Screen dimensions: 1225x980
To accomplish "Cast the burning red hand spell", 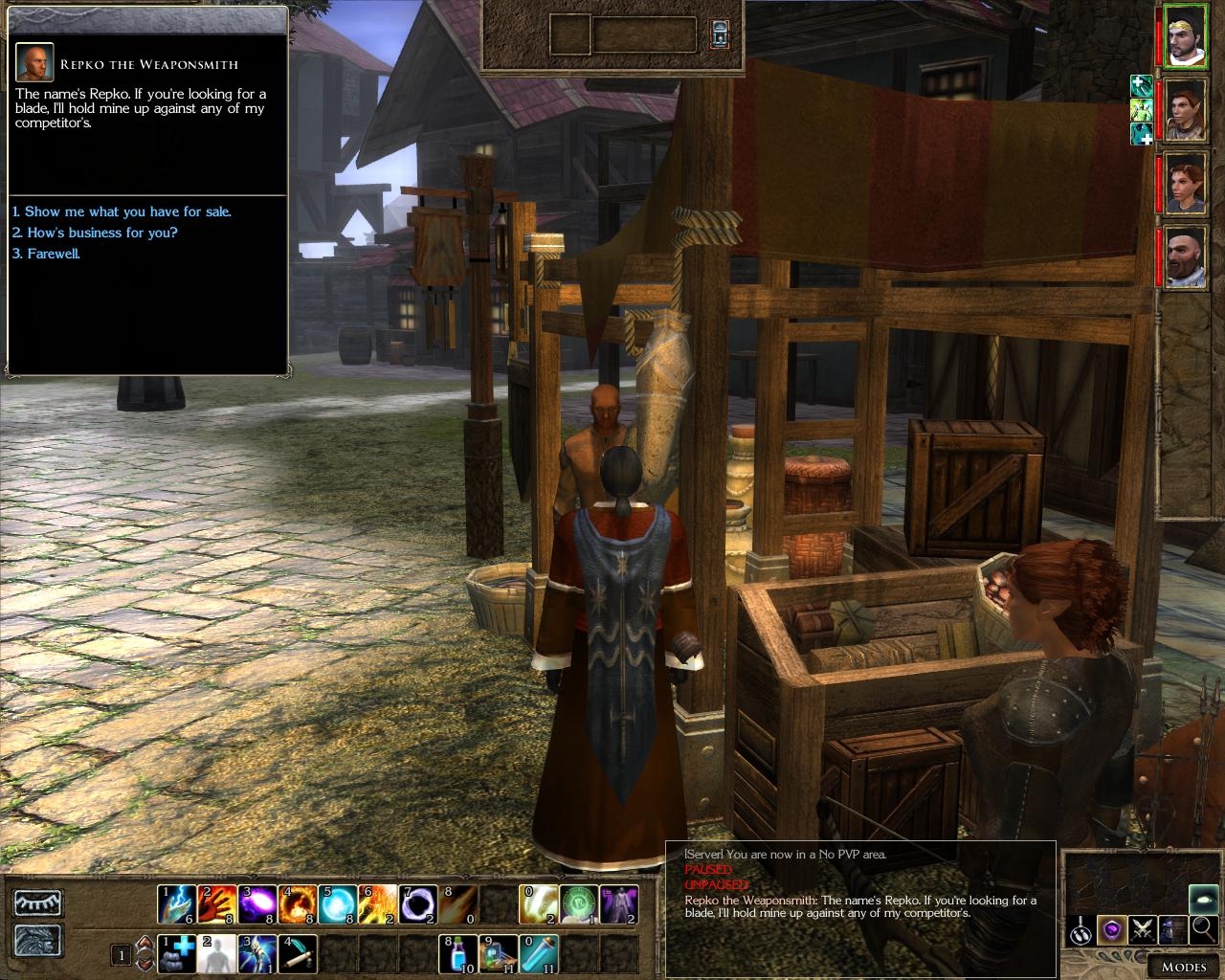I will pos(216,904).
